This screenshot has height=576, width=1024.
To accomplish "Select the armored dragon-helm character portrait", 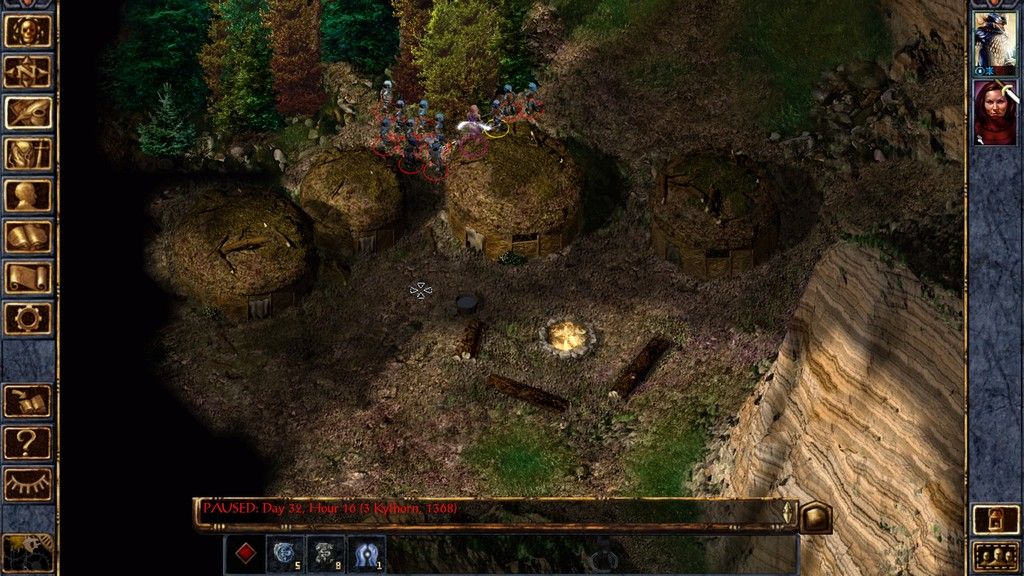I will (995, 43).
